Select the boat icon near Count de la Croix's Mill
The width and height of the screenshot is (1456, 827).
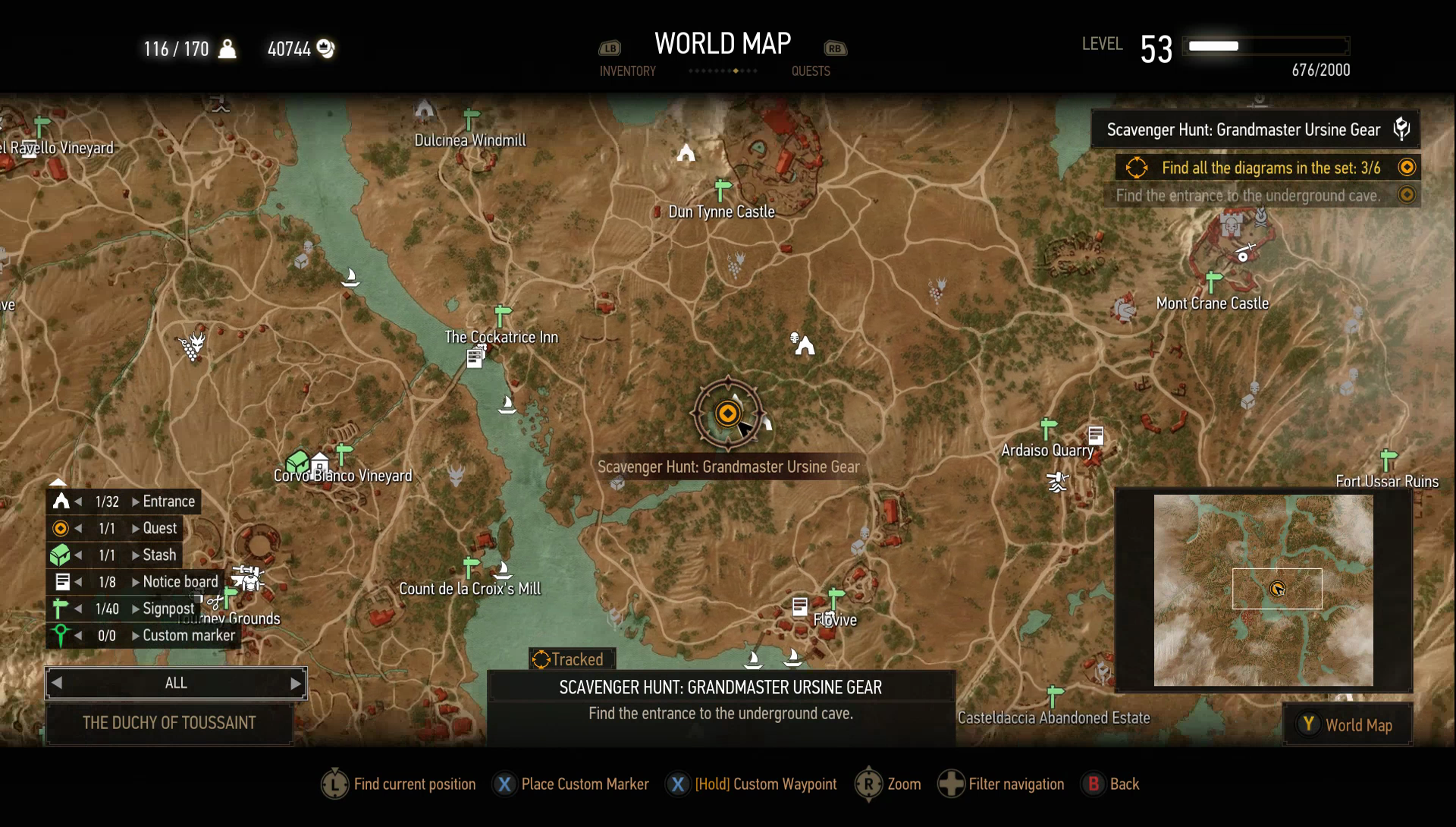pyautogui.click(x=504, y=571)
